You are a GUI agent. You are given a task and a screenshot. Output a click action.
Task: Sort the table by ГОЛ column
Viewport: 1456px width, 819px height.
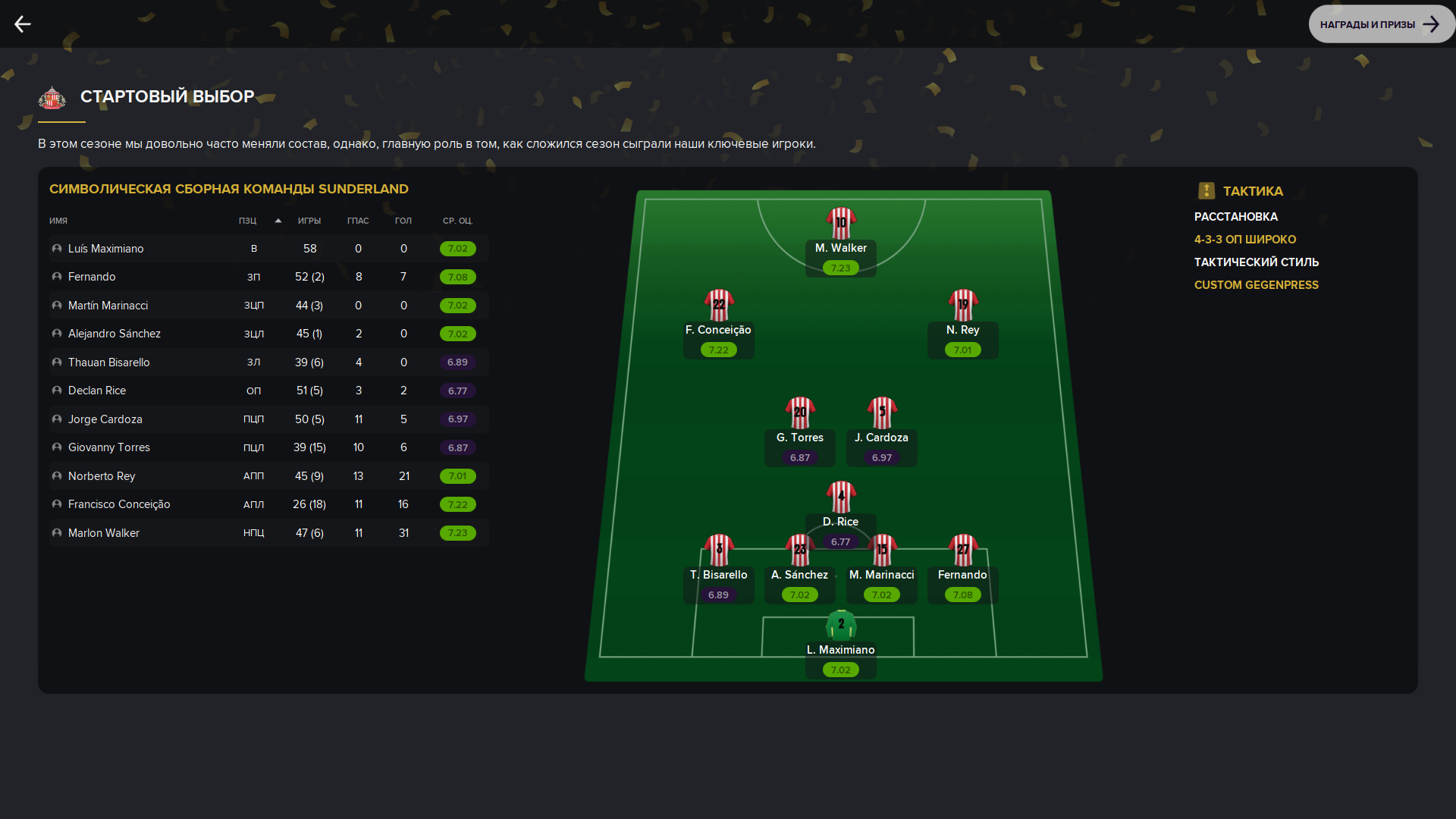(403, 221)
